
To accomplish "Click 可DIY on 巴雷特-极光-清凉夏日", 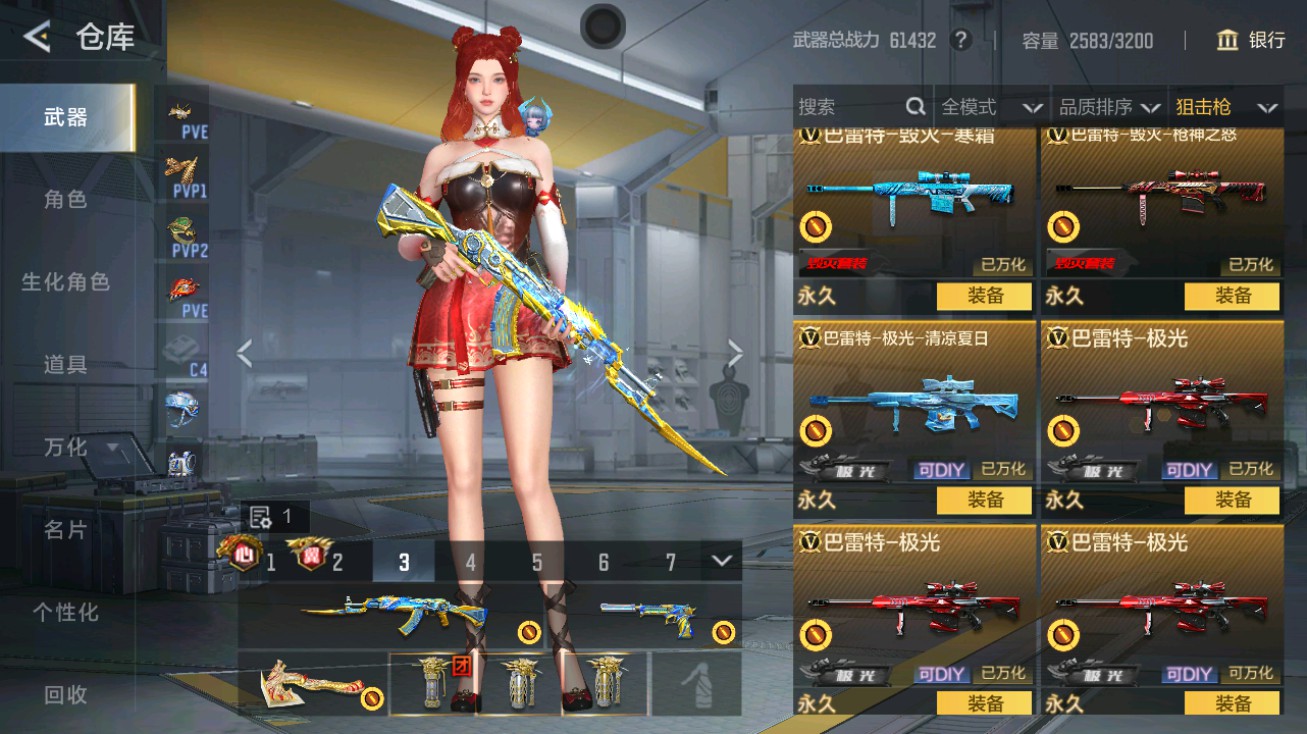I will [x=940, y=468].
